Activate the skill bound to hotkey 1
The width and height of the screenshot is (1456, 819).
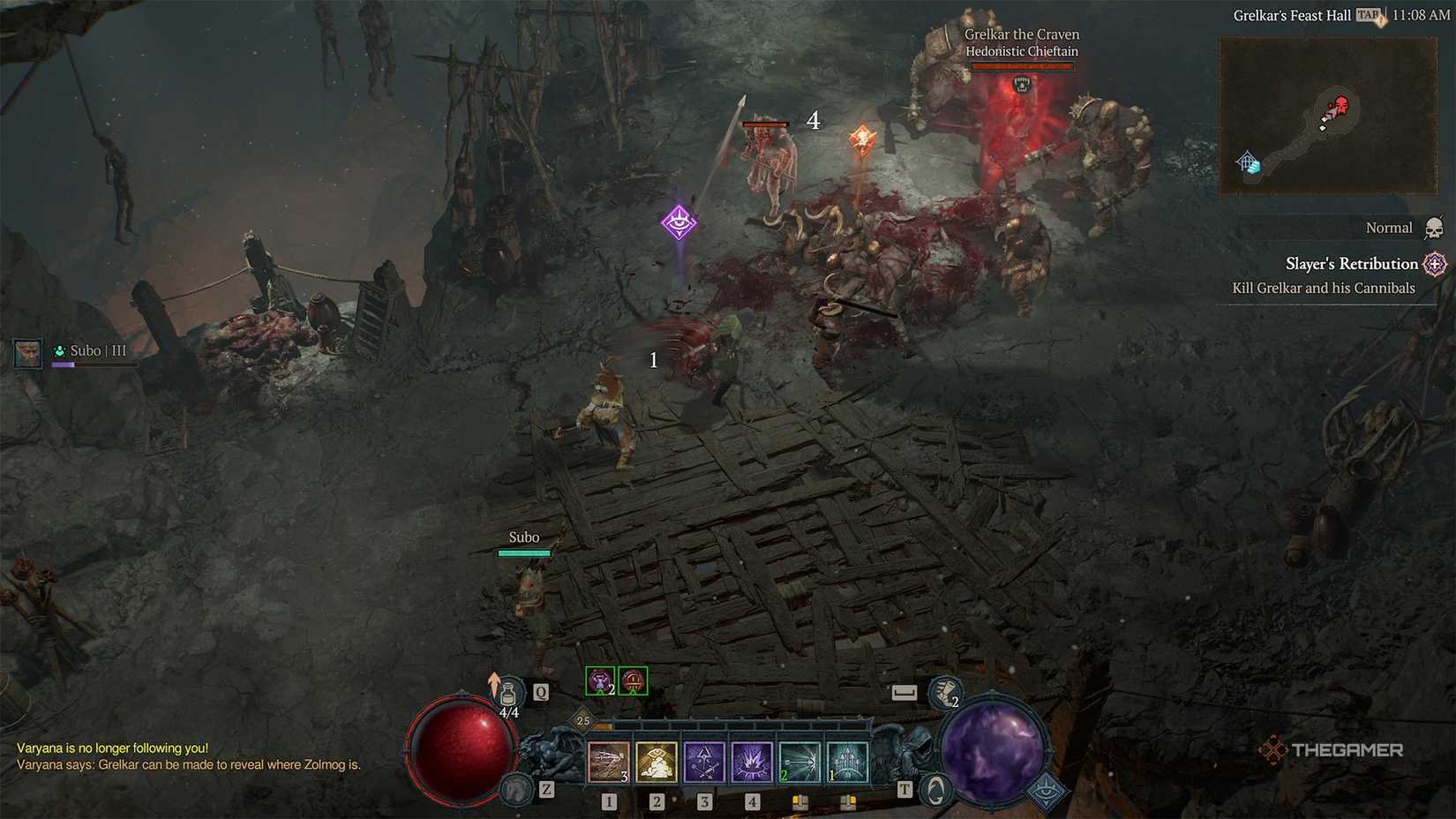click(609, 762)
